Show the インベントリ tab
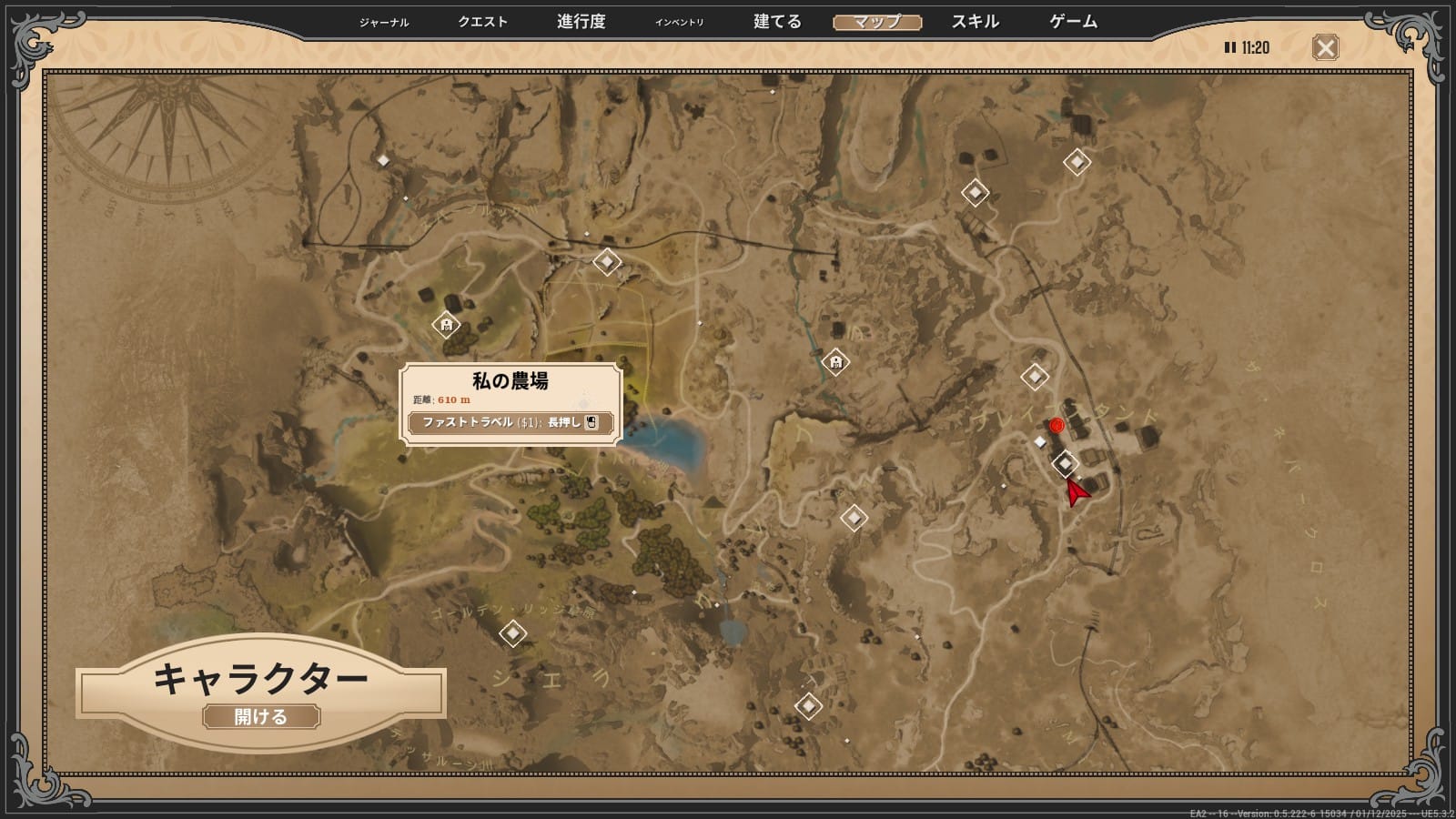 679,23
